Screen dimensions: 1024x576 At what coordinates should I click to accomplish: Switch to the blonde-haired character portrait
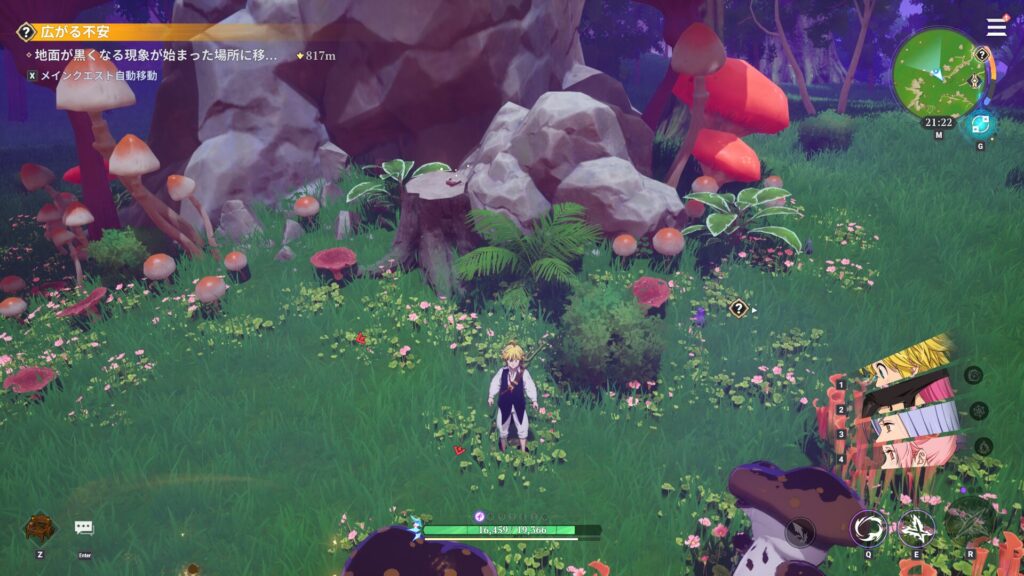pos(910,361)
